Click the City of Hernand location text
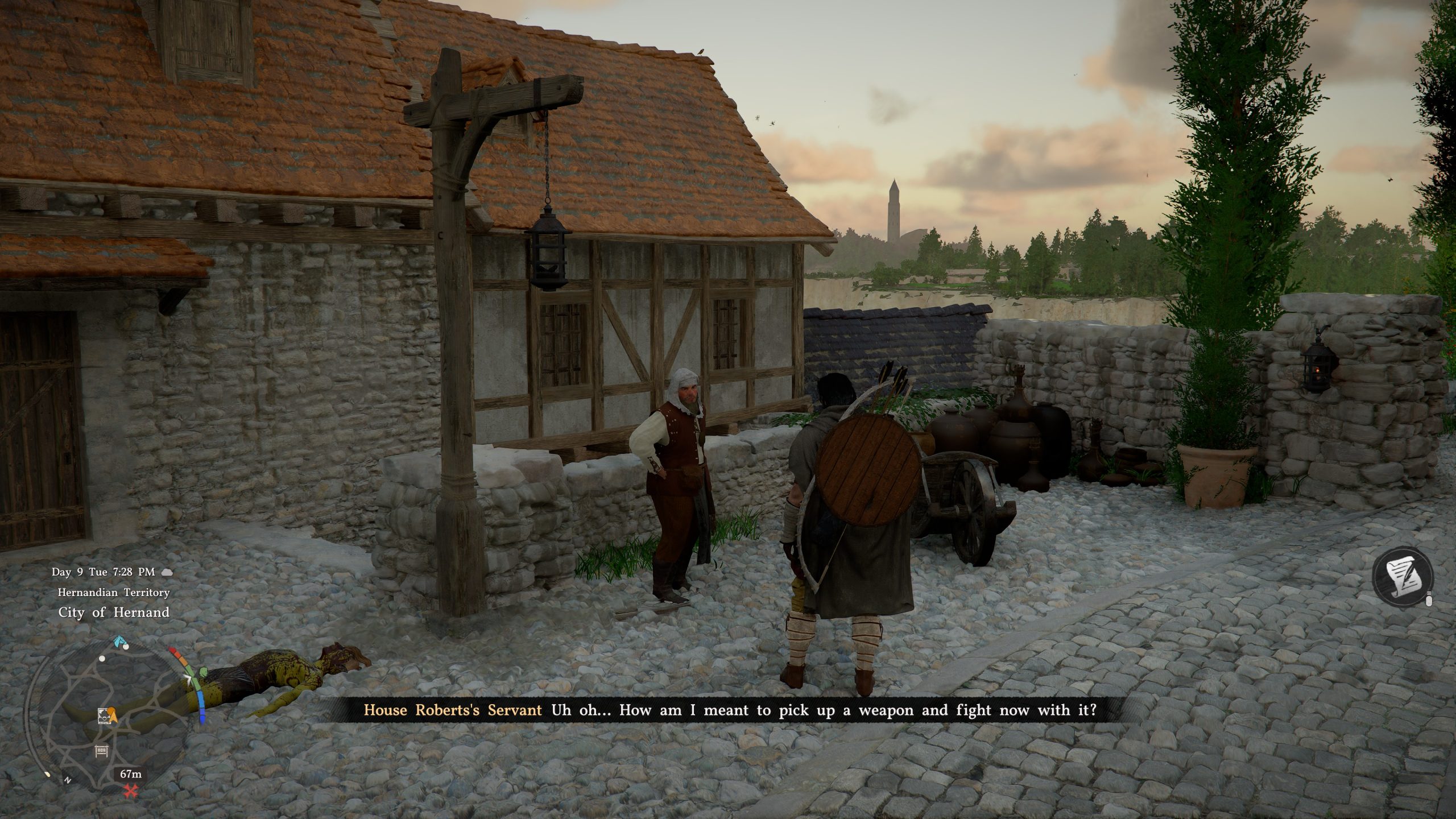1456x819 pixels. pyautogui.click(x=113, y=613)
